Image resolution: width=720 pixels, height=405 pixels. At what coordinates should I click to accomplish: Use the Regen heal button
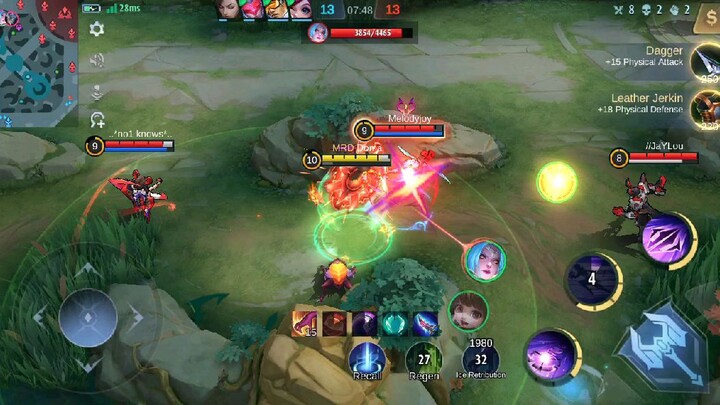pyautogui.click(x=424, y=357)
